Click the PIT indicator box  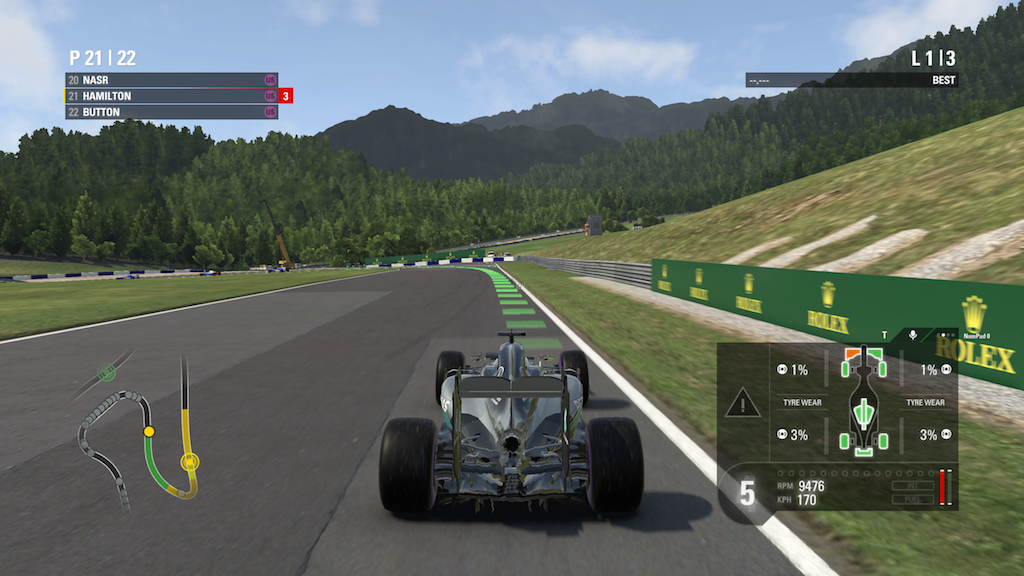[912, 486]
